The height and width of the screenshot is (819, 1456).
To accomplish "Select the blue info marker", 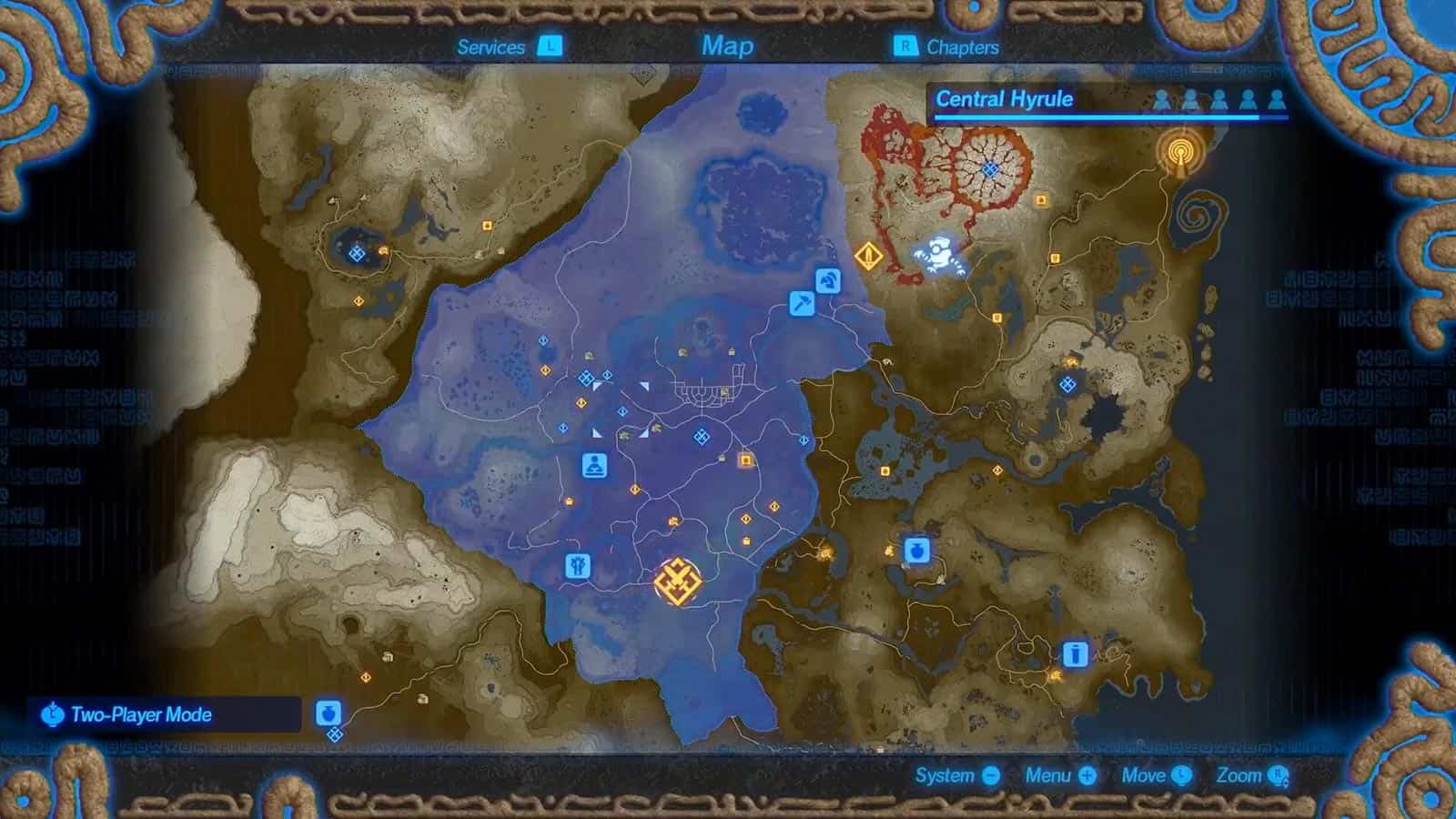I will click(x=1076, y=653).
